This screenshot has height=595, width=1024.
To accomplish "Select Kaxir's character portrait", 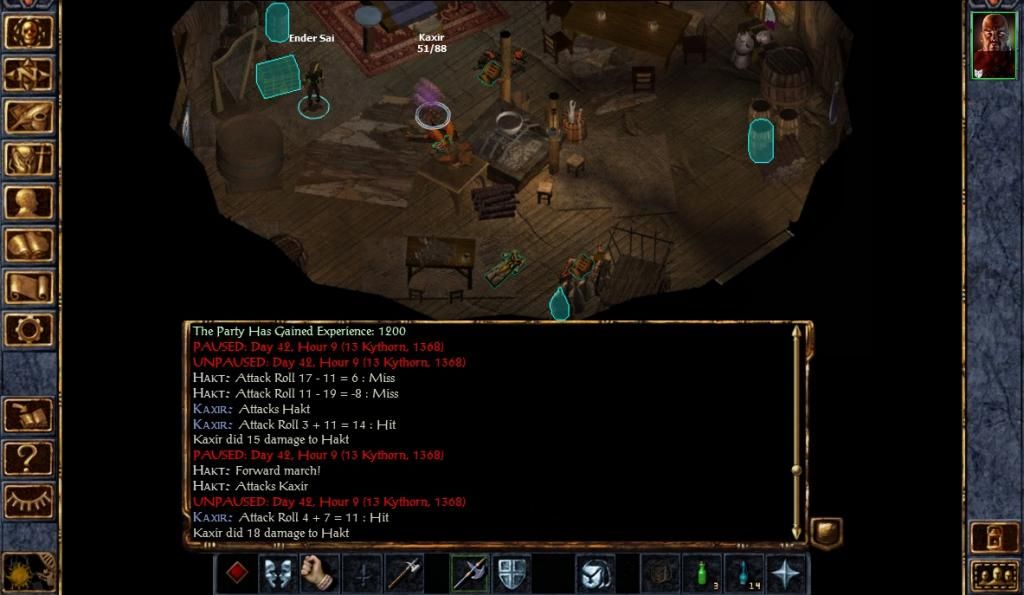I will tap(993, 46).
